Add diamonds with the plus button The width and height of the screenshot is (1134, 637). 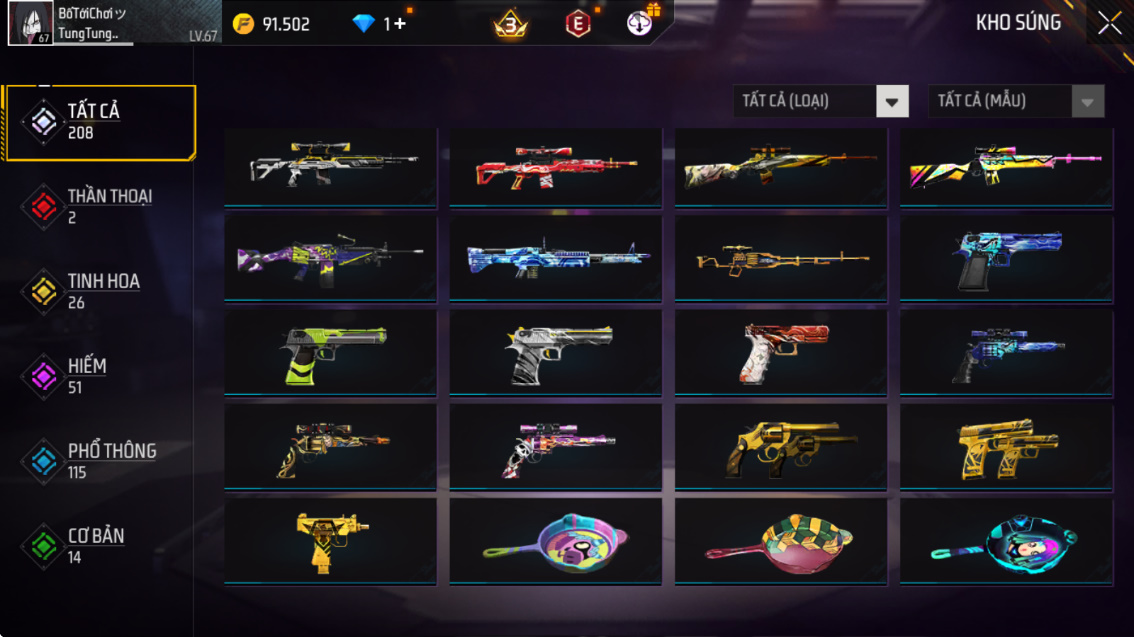[x=400, y=24]
